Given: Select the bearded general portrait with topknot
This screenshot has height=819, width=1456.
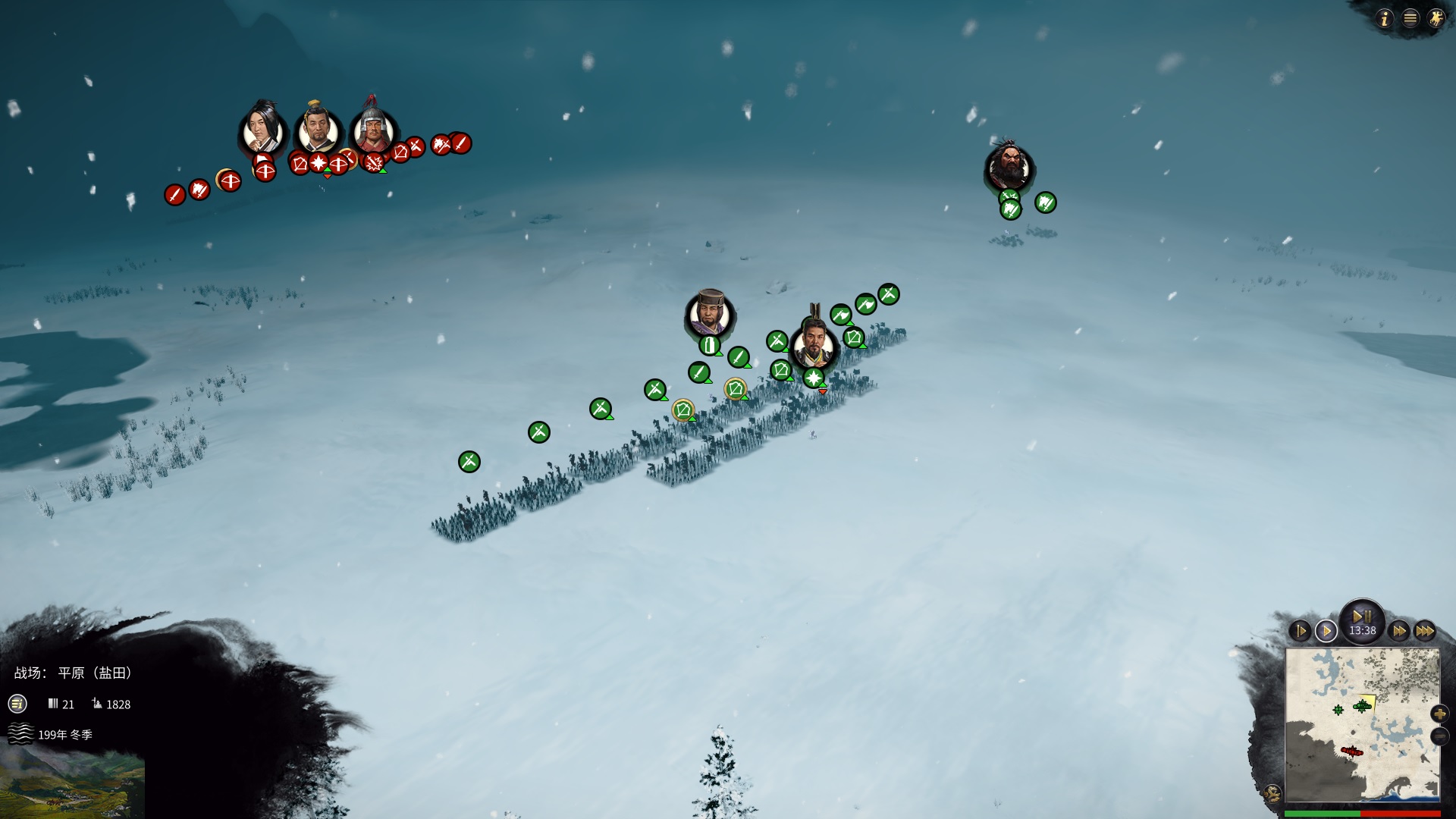Looking at the screenshot, I should [1009, 168].
